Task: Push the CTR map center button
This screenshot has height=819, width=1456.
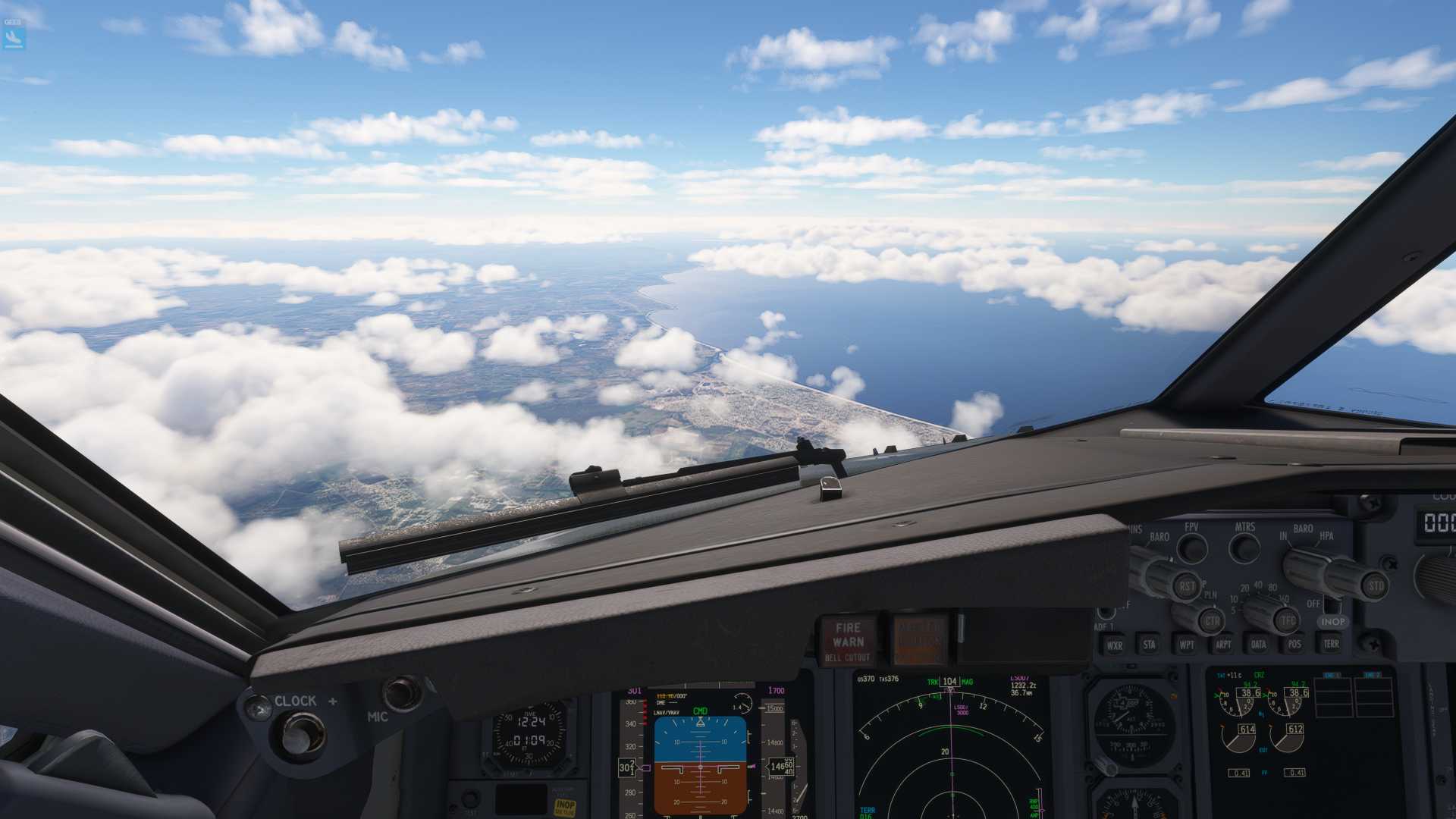Action: (x=1211, y=621)
